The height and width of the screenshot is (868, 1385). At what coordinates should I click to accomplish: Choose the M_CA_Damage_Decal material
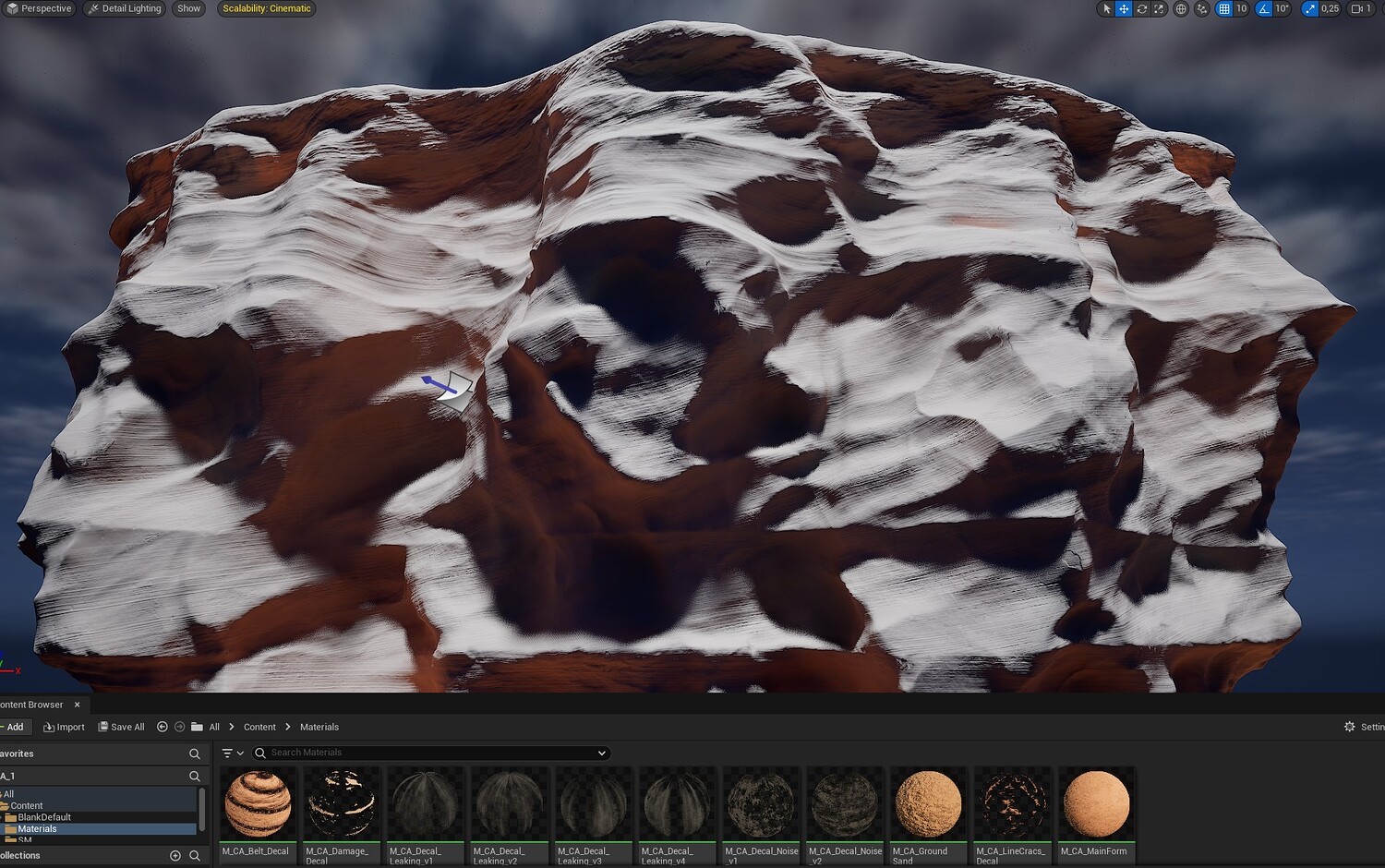[341, 805]
